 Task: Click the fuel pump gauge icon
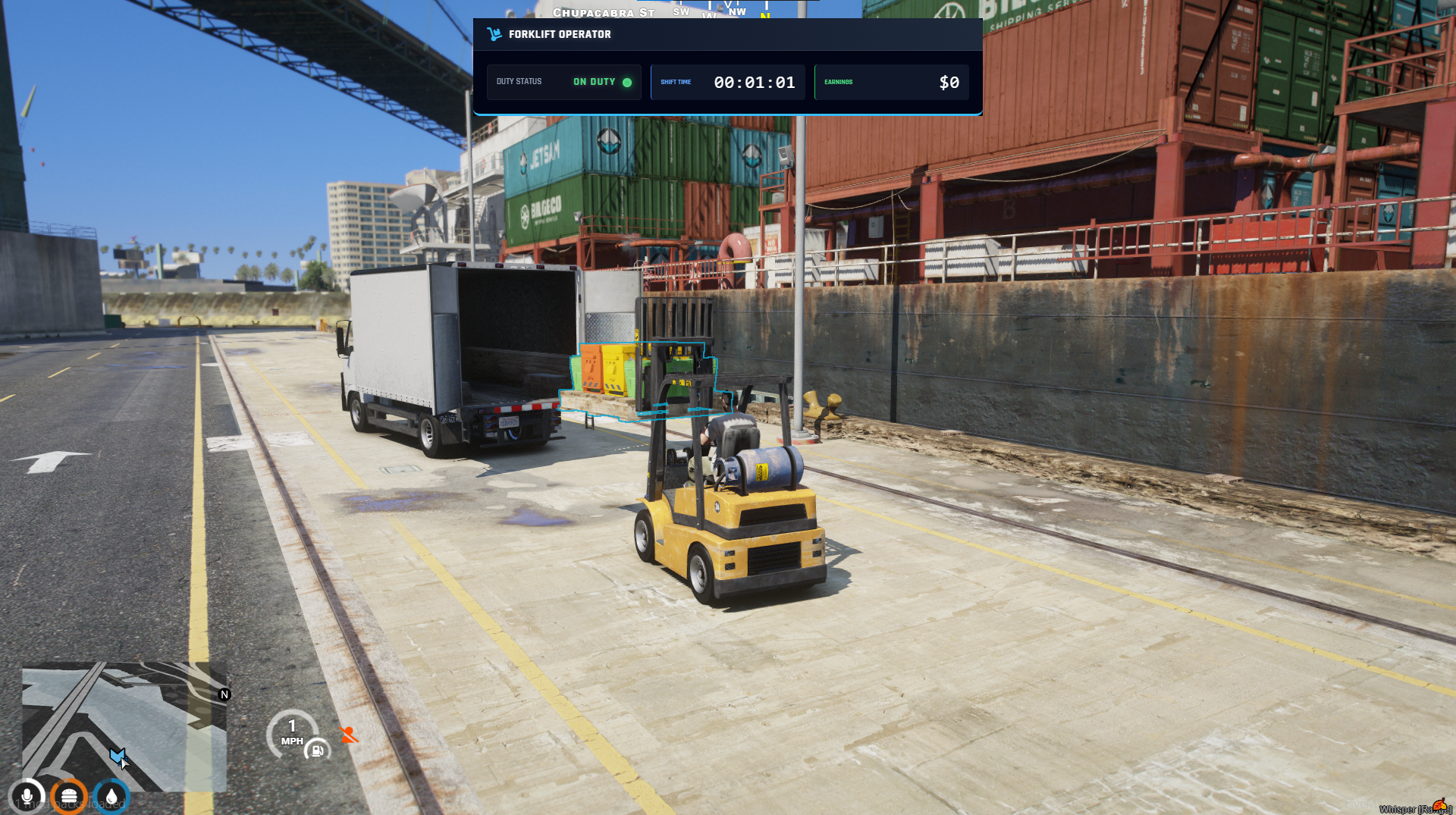317,751
